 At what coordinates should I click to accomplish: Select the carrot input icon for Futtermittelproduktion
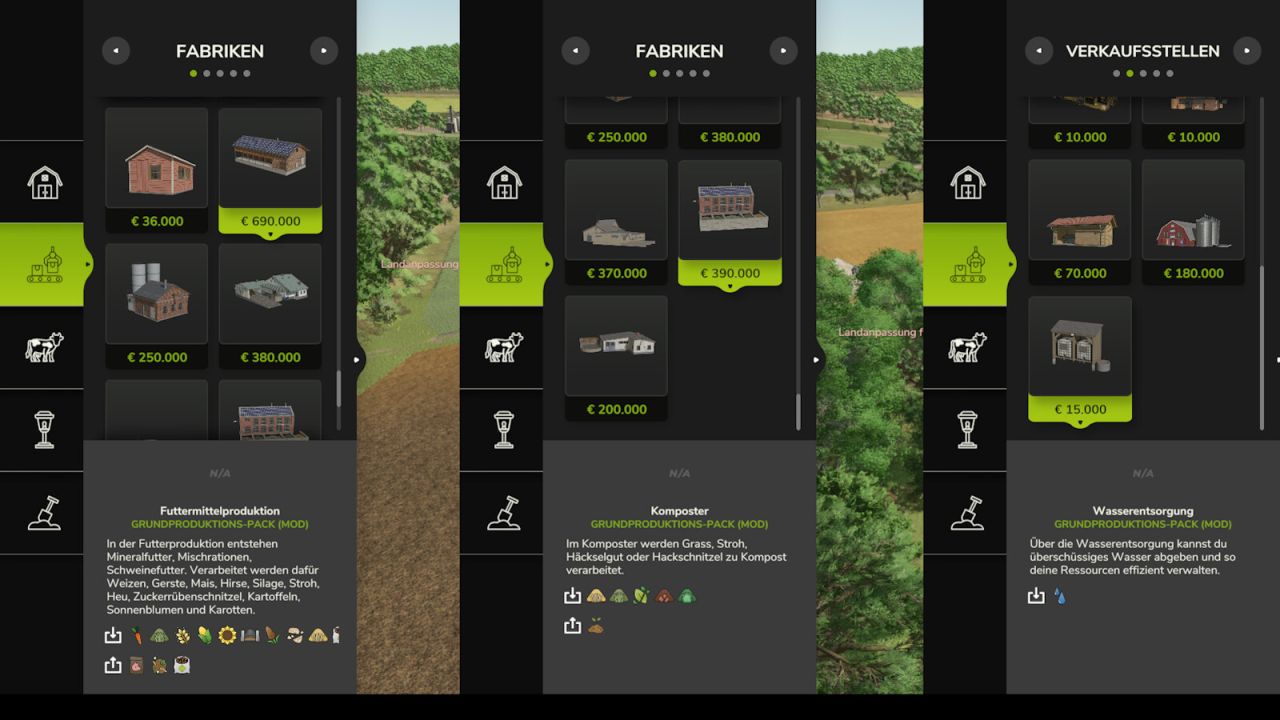click(x=137, y=635)
